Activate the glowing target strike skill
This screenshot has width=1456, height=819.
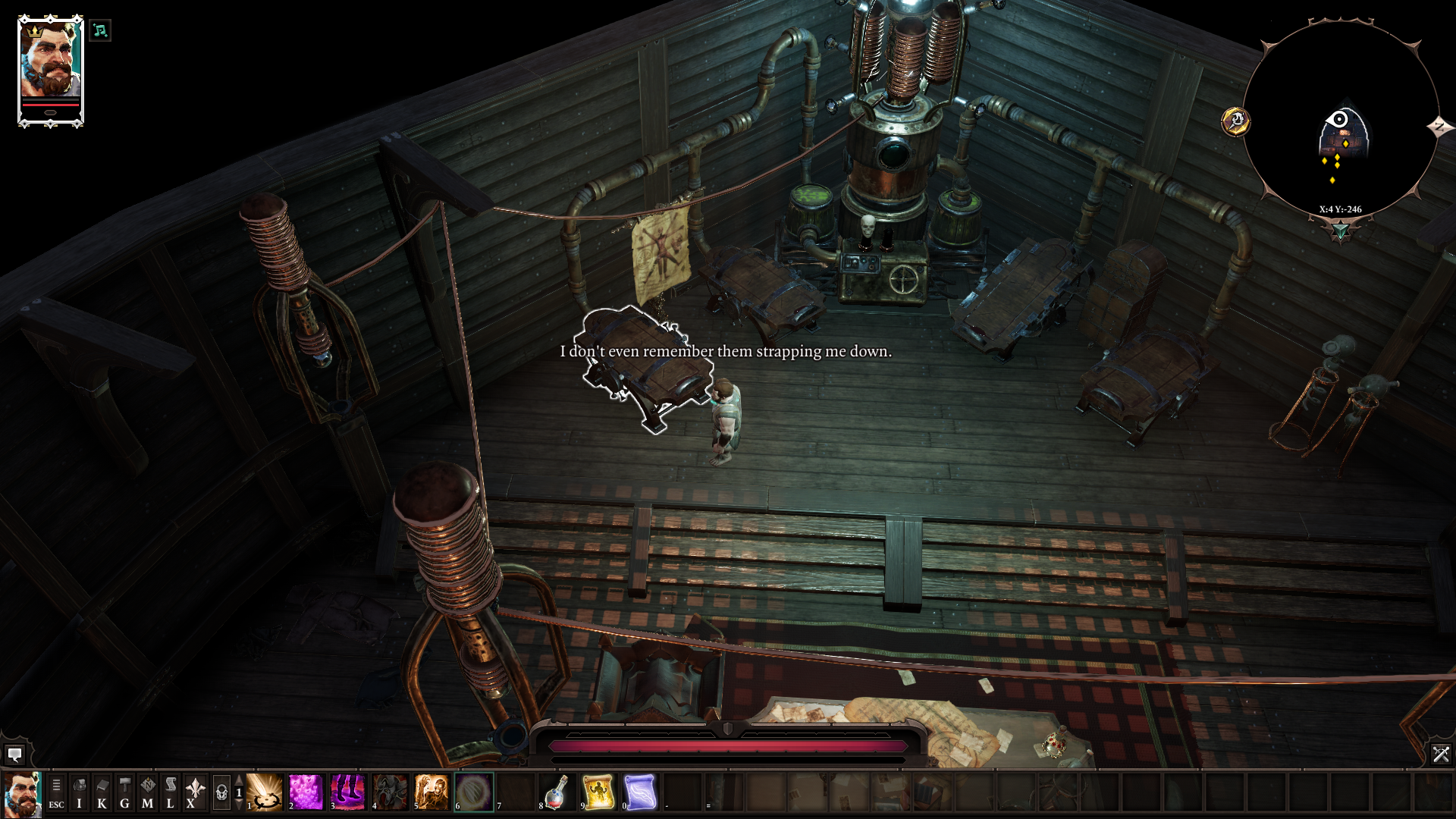[x=265, y=792]
